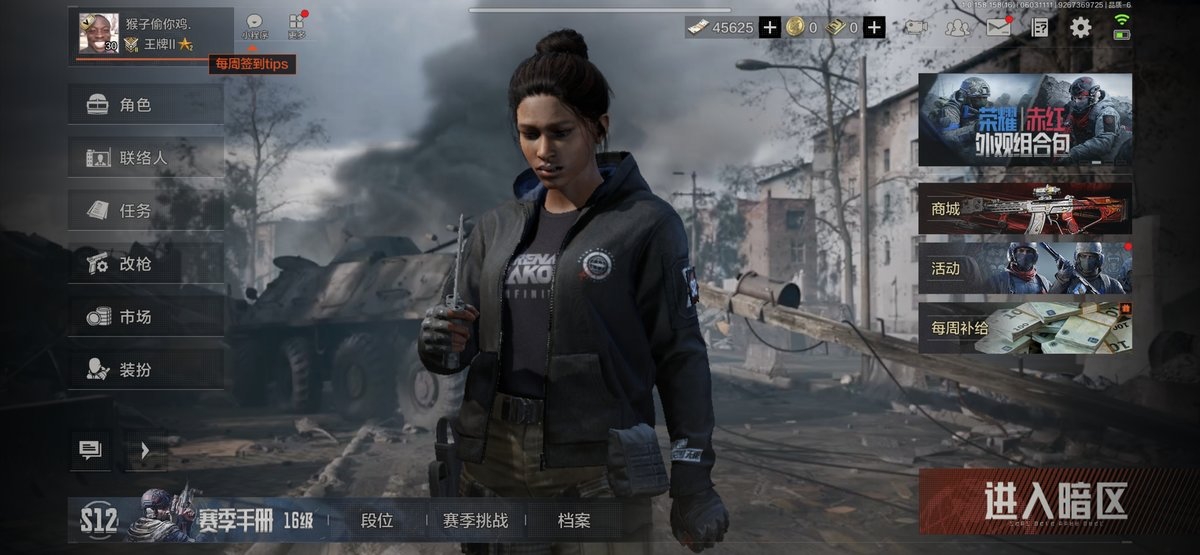
Task: Open the mail envelope inbox
Action: [998, 27]
